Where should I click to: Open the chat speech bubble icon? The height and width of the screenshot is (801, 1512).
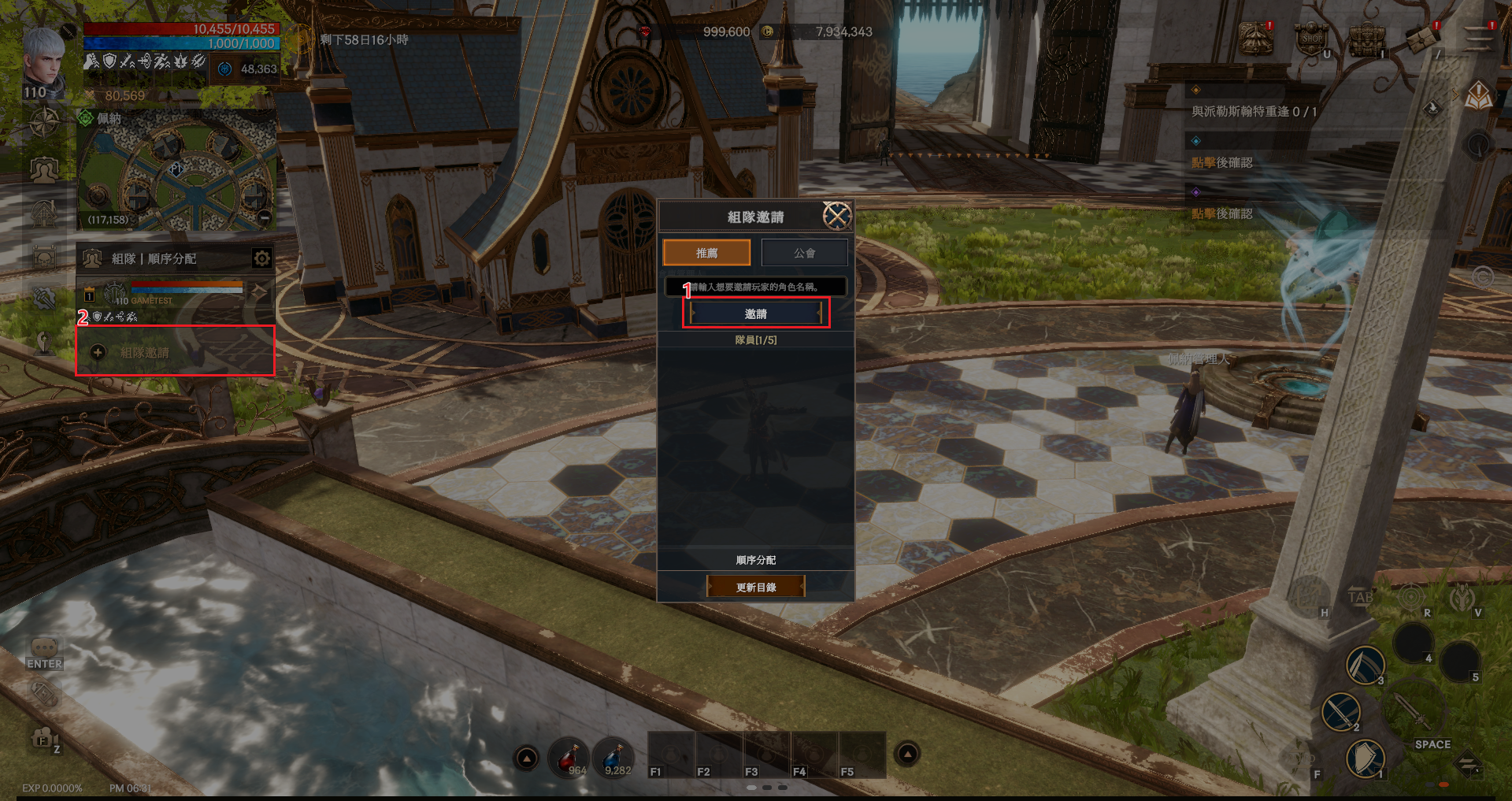tap(44, 648)
